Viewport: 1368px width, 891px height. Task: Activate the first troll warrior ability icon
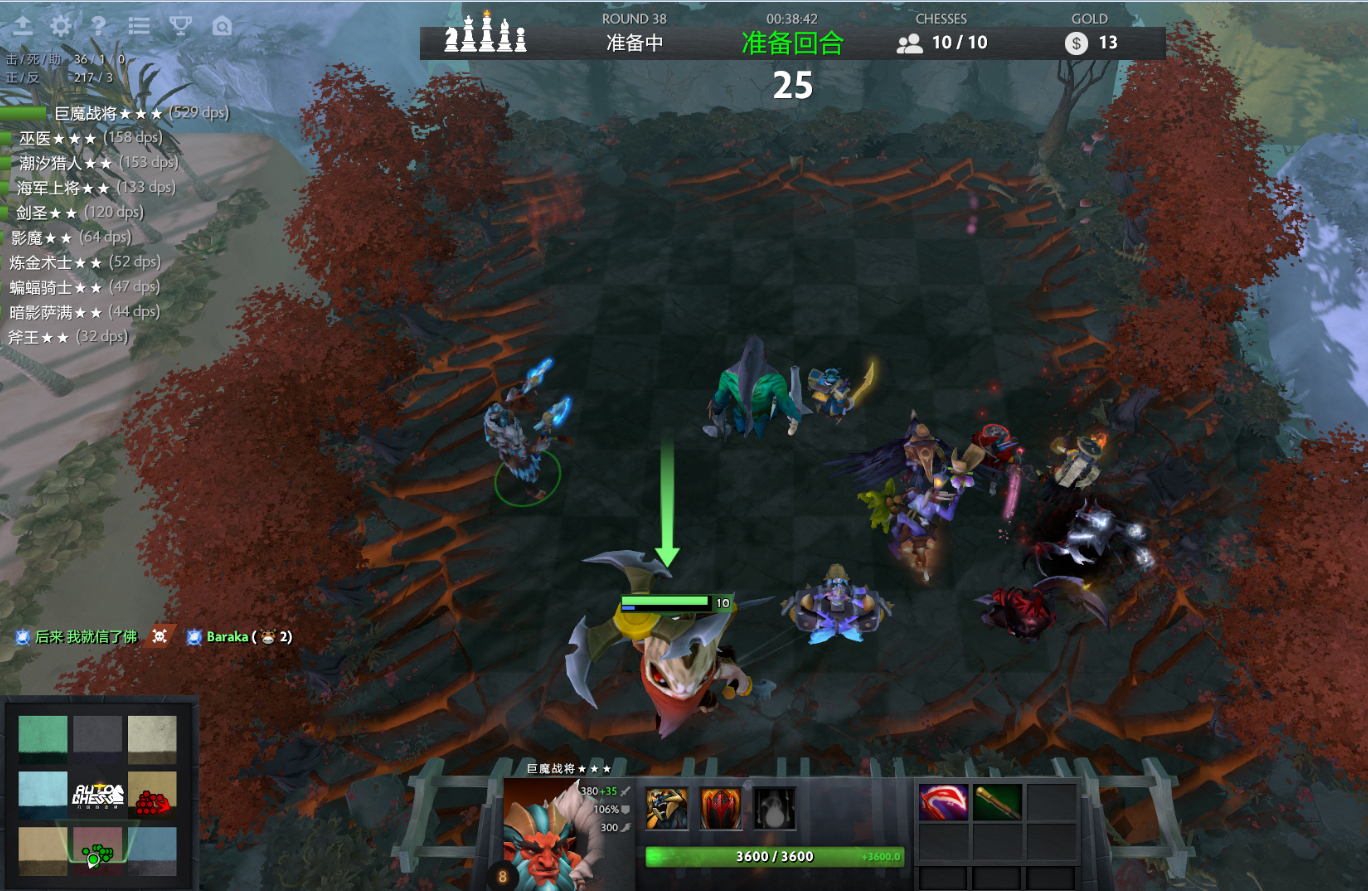[x=666, y=808]
